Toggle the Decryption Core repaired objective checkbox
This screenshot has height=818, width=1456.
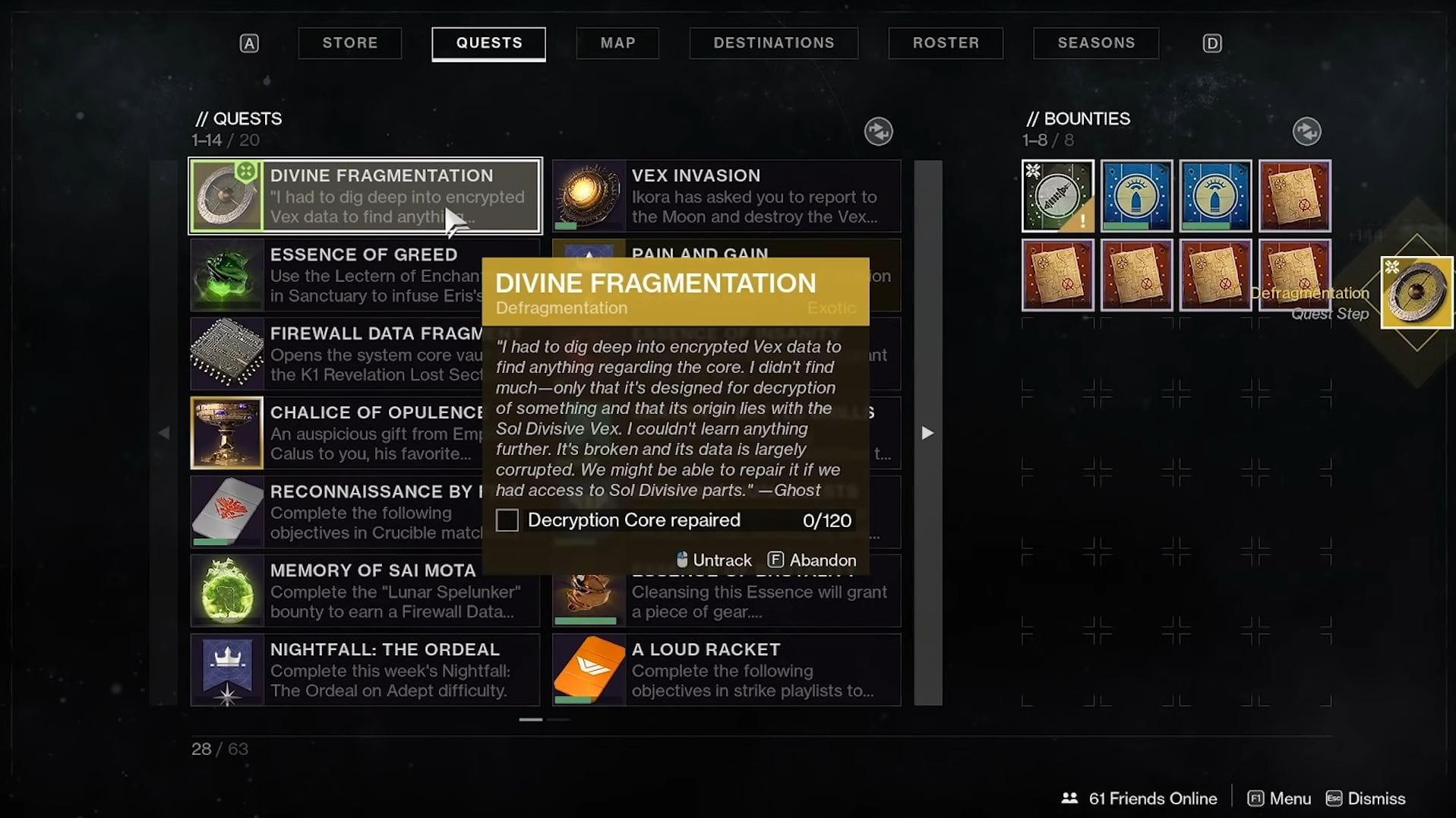click(x=507, y=520)
